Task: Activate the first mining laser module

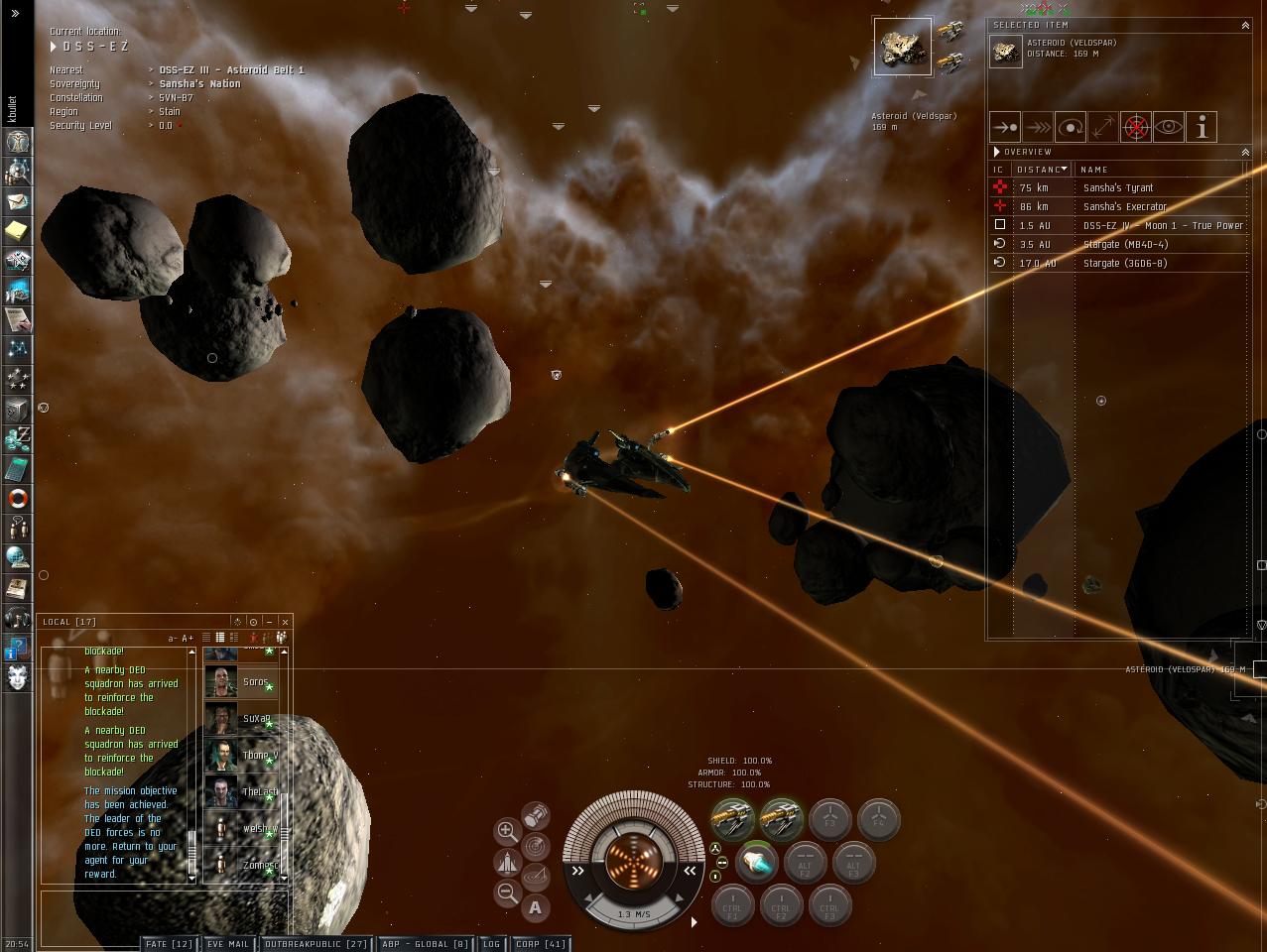Action: point(732,819)
